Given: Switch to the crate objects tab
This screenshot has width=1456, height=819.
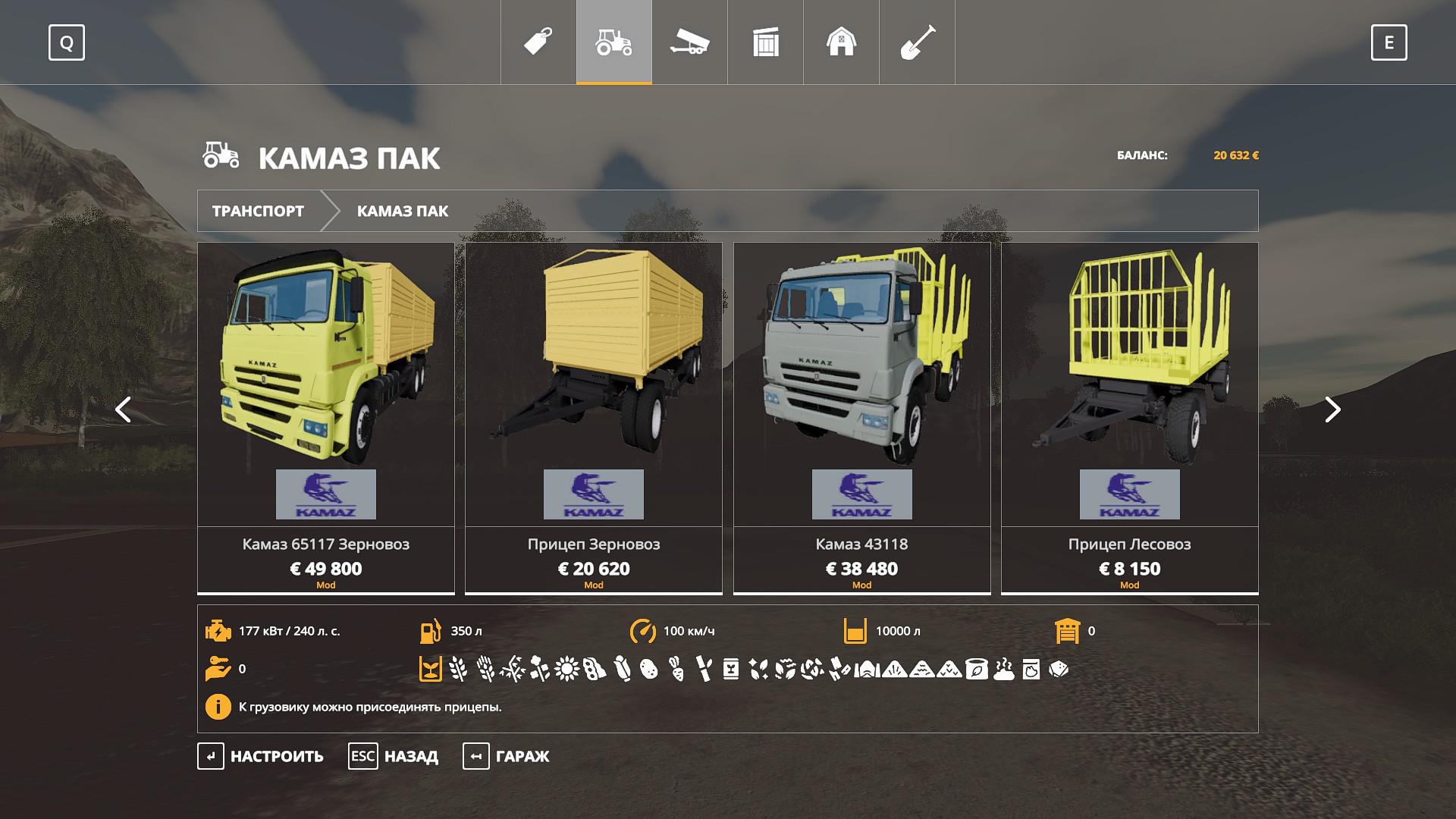Looking at the screenshot, I should 766,42.
